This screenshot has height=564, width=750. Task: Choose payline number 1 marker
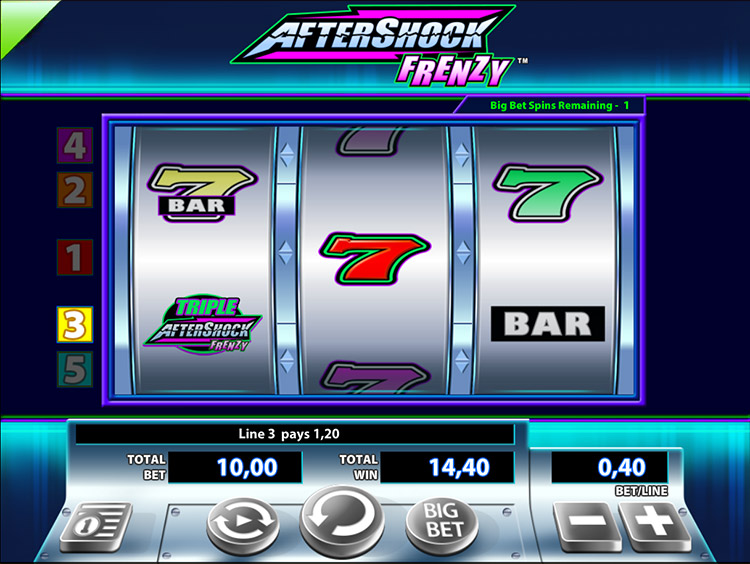pyautogui.click(x=74, y=257)
